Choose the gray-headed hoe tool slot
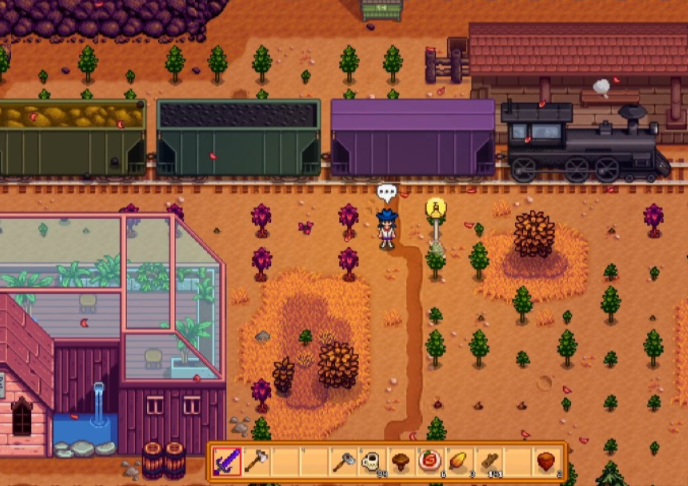 [343, 462]
